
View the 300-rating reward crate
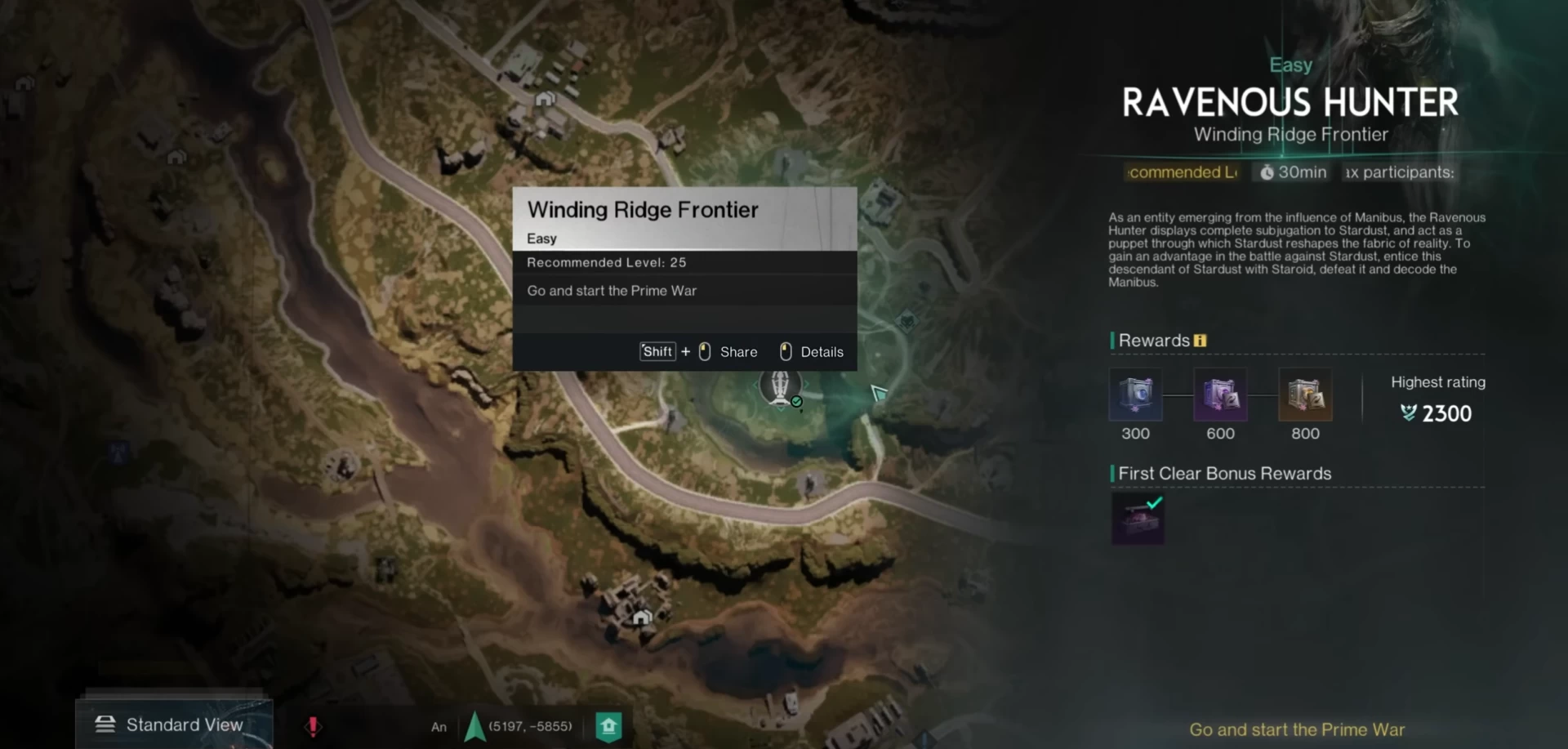[x=1135, y=395]
